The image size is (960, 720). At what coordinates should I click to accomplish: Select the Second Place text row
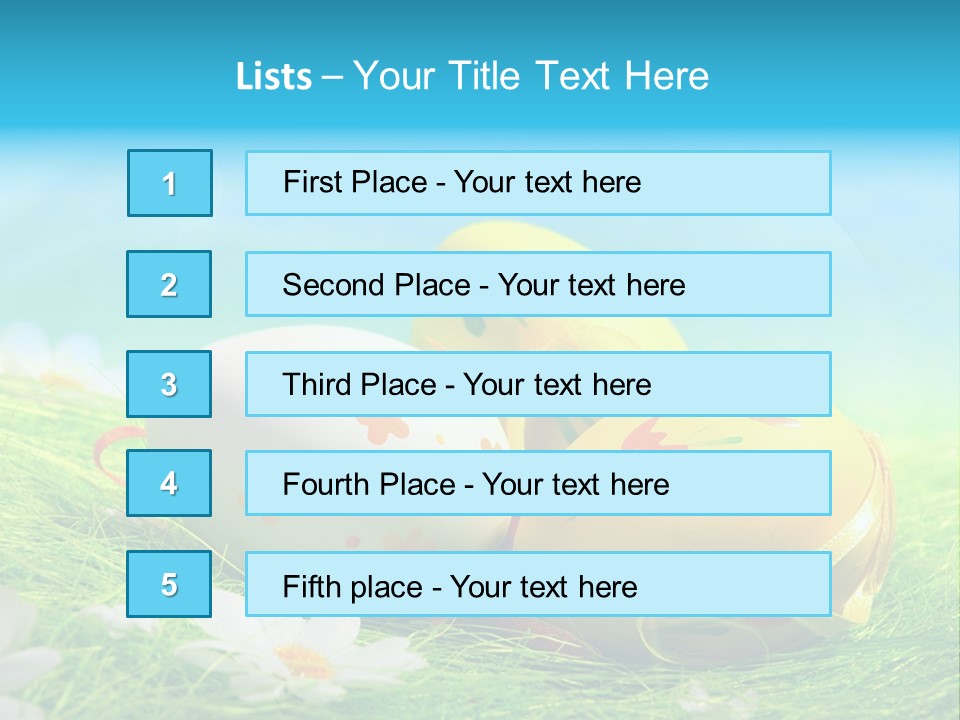(538, 284)
